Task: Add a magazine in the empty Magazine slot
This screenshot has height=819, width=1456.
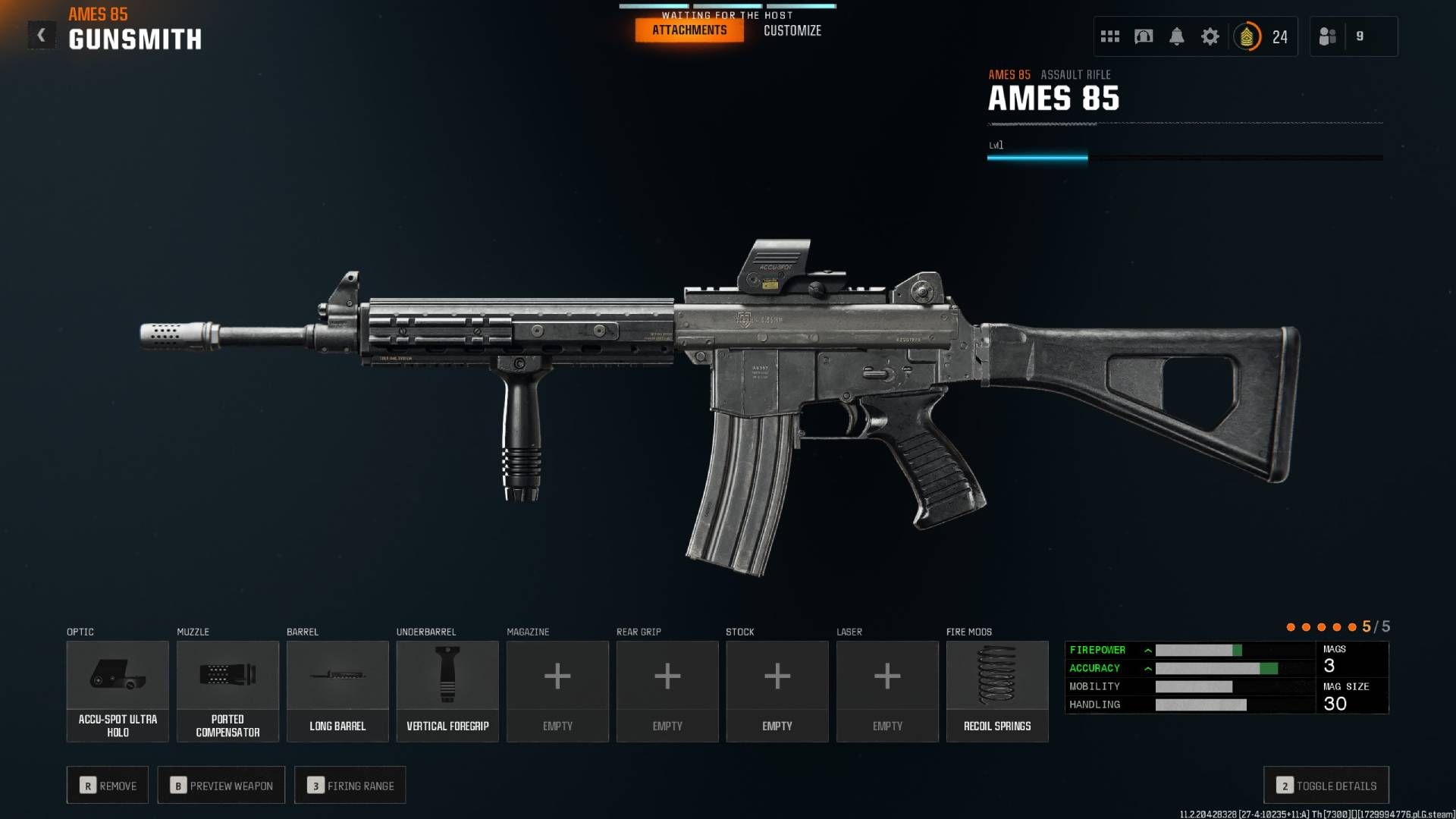Action: [557, 690]
